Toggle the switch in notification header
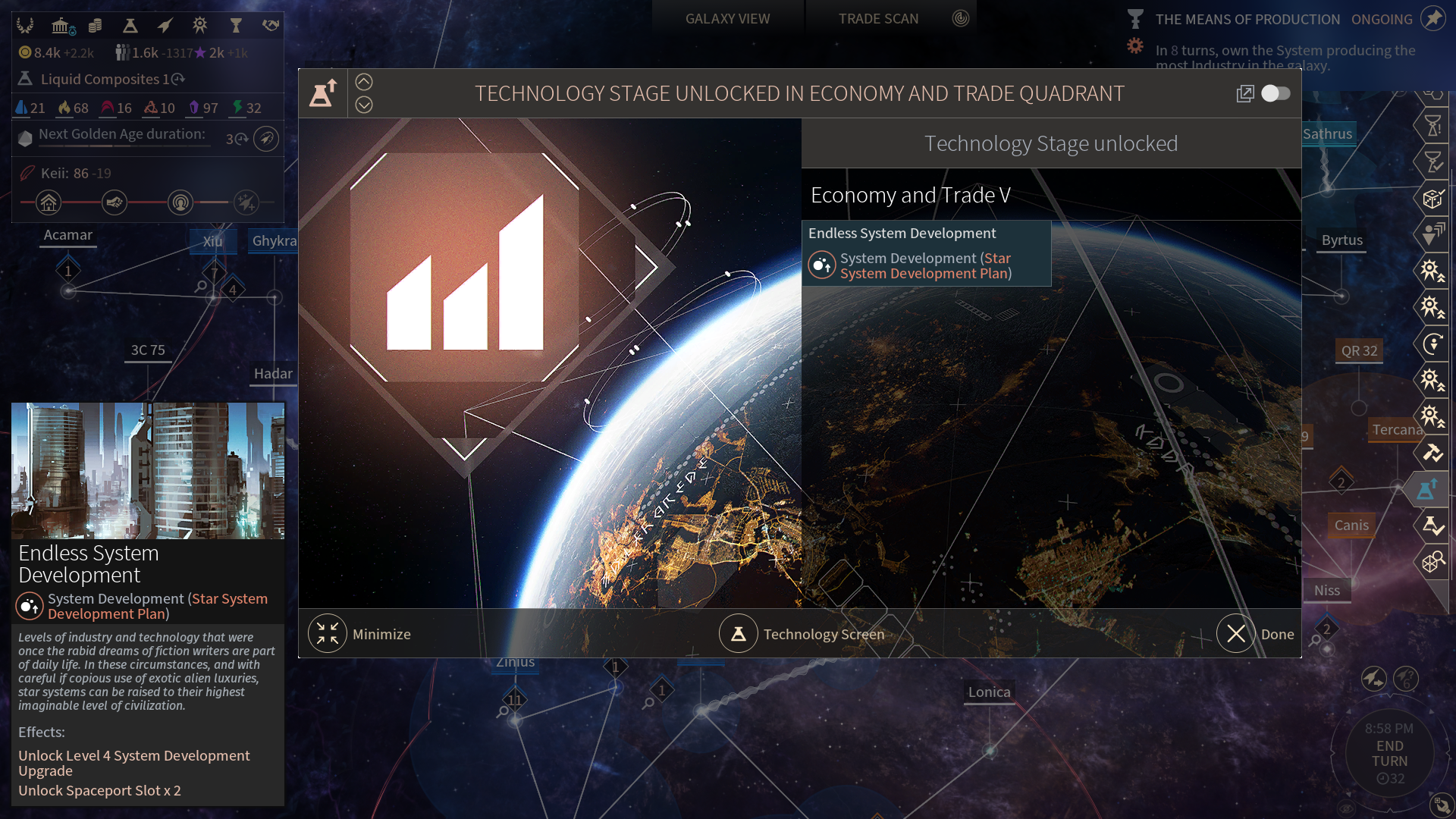 coord(1276,93)
